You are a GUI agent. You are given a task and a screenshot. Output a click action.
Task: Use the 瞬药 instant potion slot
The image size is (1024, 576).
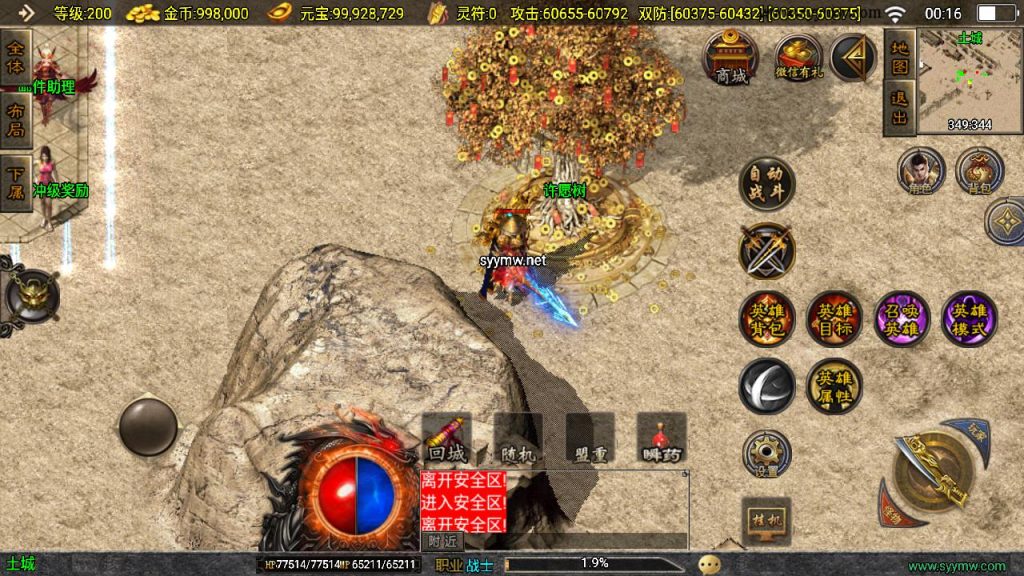662,439
